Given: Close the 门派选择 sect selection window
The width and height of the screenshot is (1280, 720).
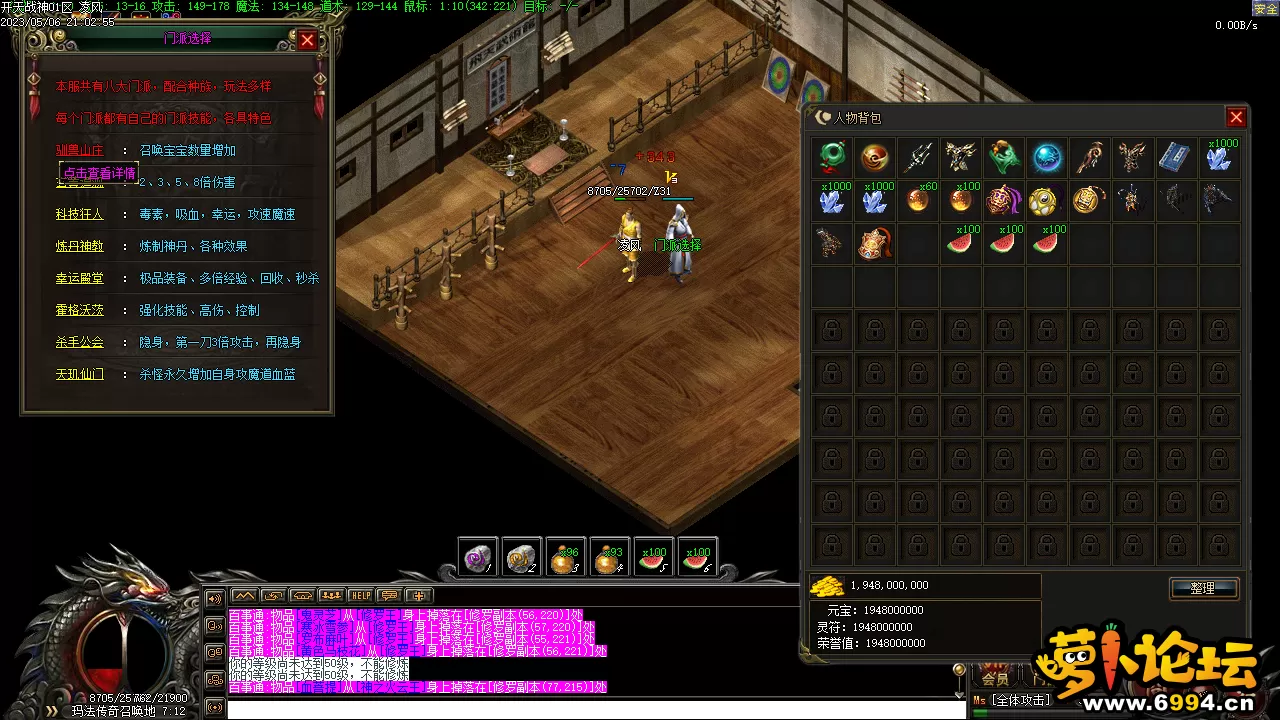Looking at the screenshot, I should tap(307, 40).
